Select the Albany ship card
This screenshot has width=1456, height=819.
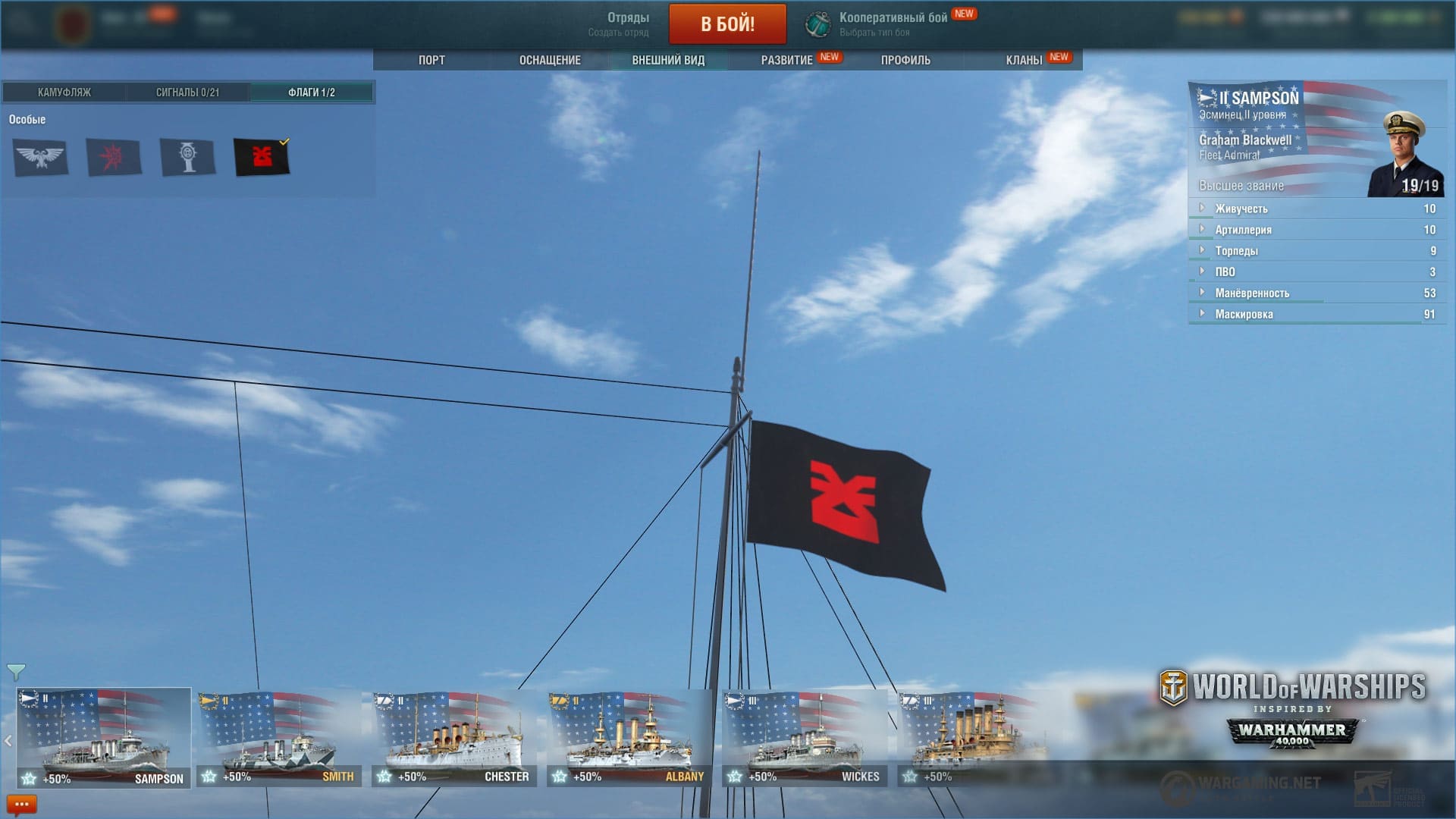click(x=629, y=739)
